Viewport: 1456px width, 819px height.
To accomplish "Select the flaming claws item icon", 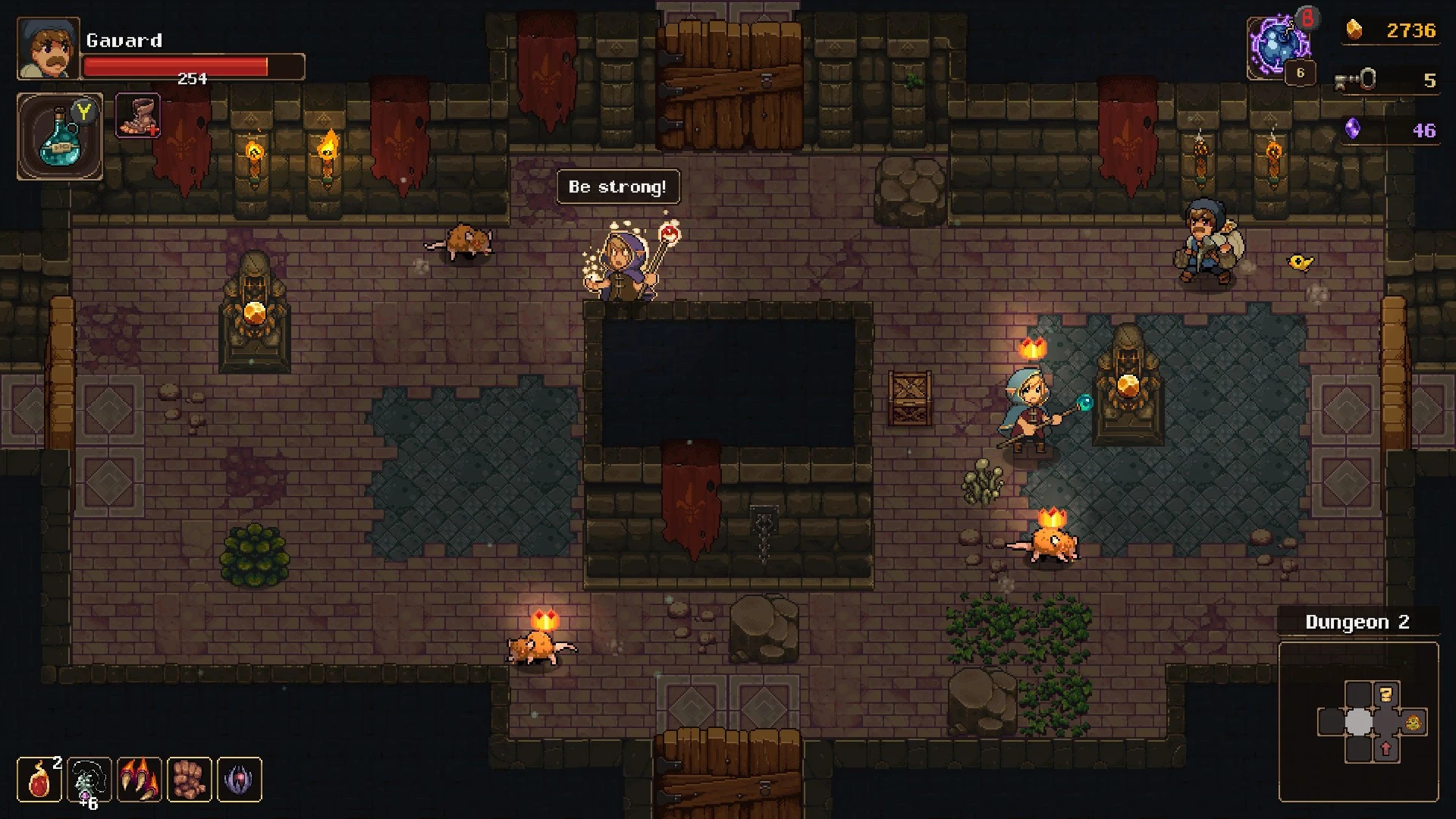I will tap(139, 779).
